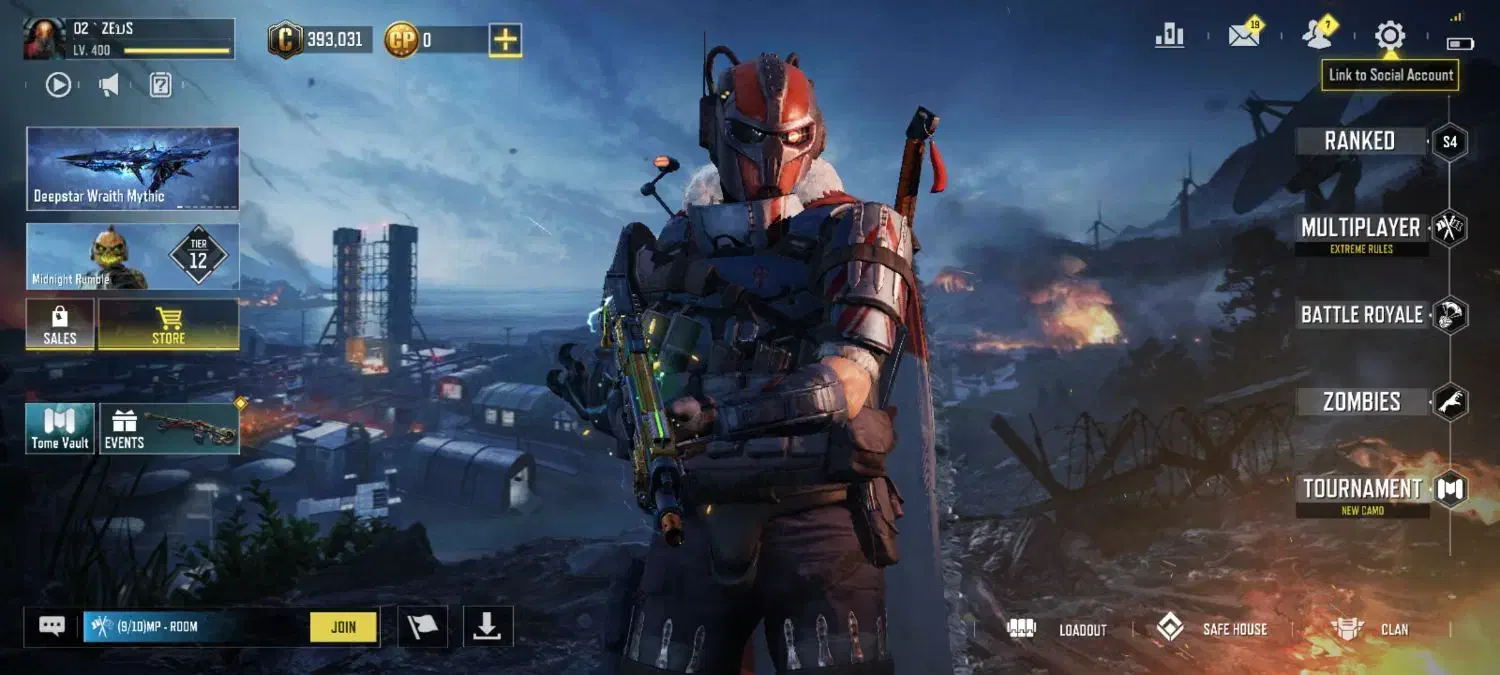Go to the Safe House

[1212, 629]
